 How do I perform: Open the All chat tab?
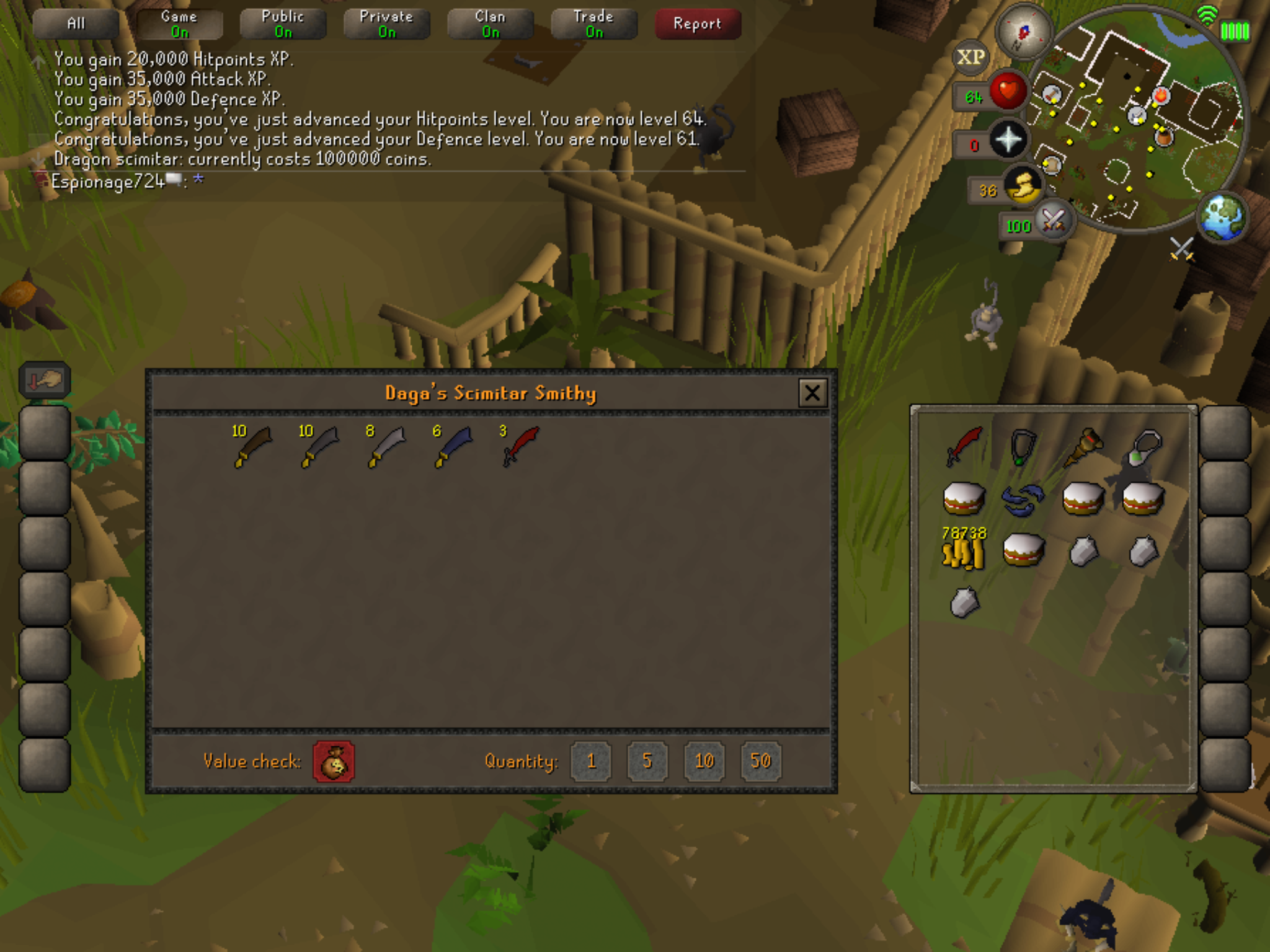pyautogui.click(x=76, y=24)
